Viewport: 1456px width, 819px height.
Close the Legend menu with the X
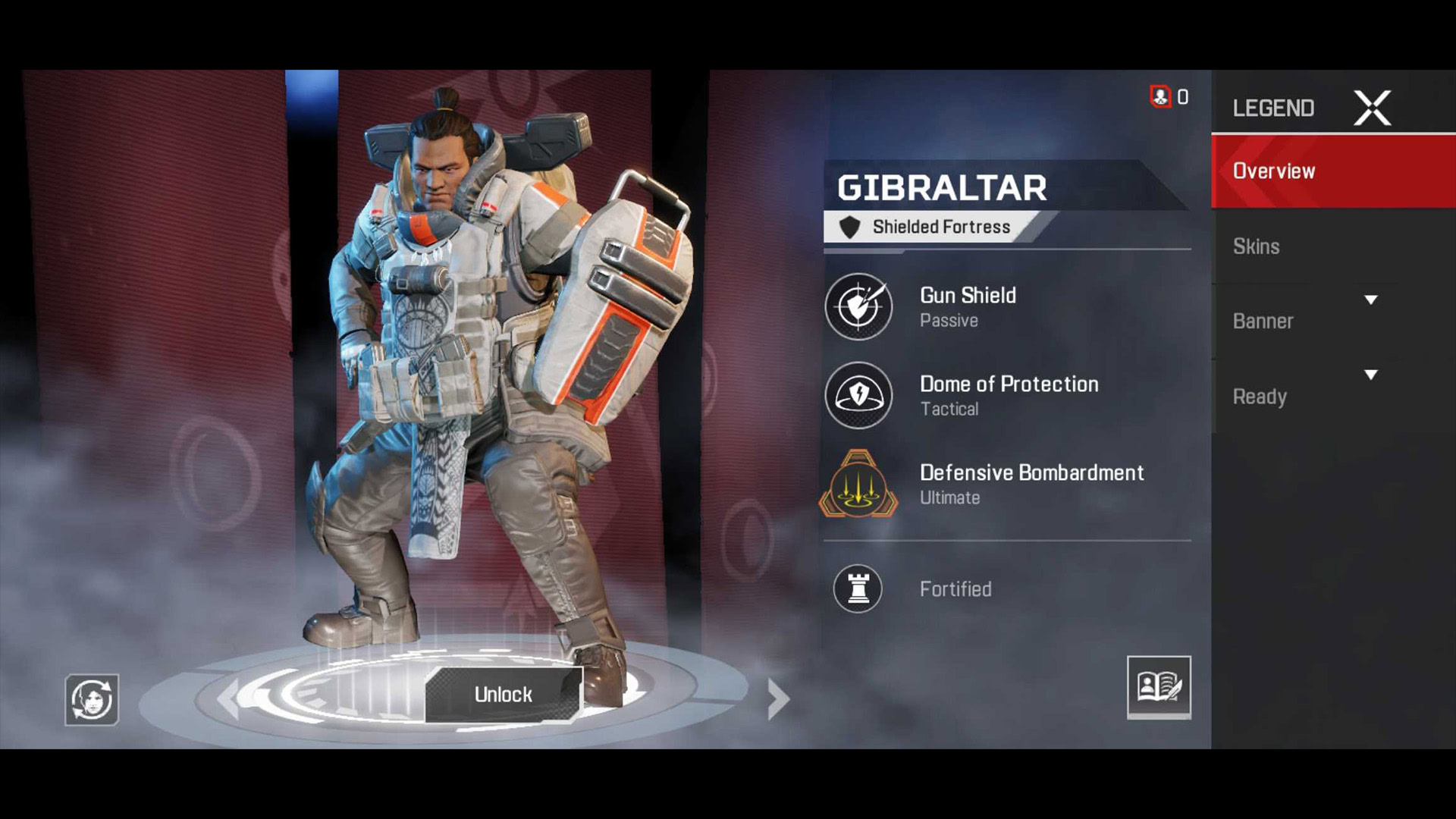(x=1372, y=108)
